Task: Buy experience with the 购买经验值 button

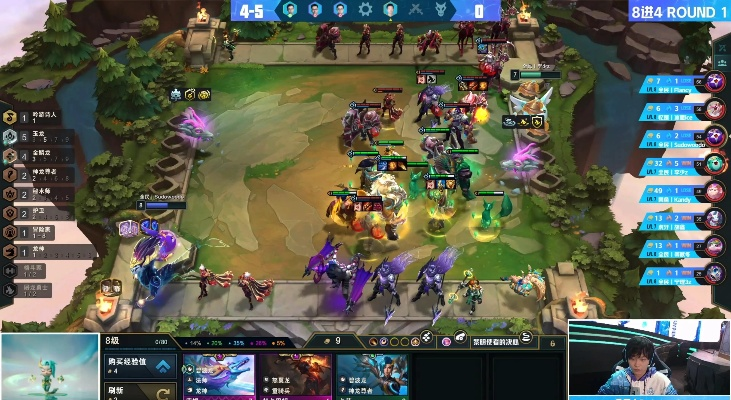Action: pos(139,366)
